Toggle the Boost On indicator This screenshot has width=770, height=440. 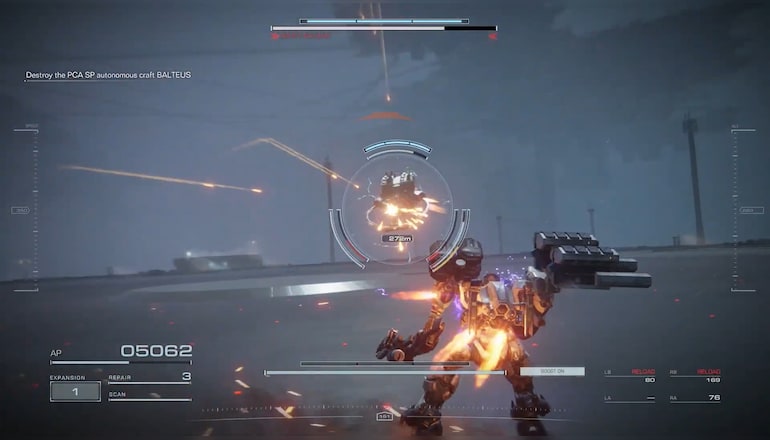coord(552,371)
